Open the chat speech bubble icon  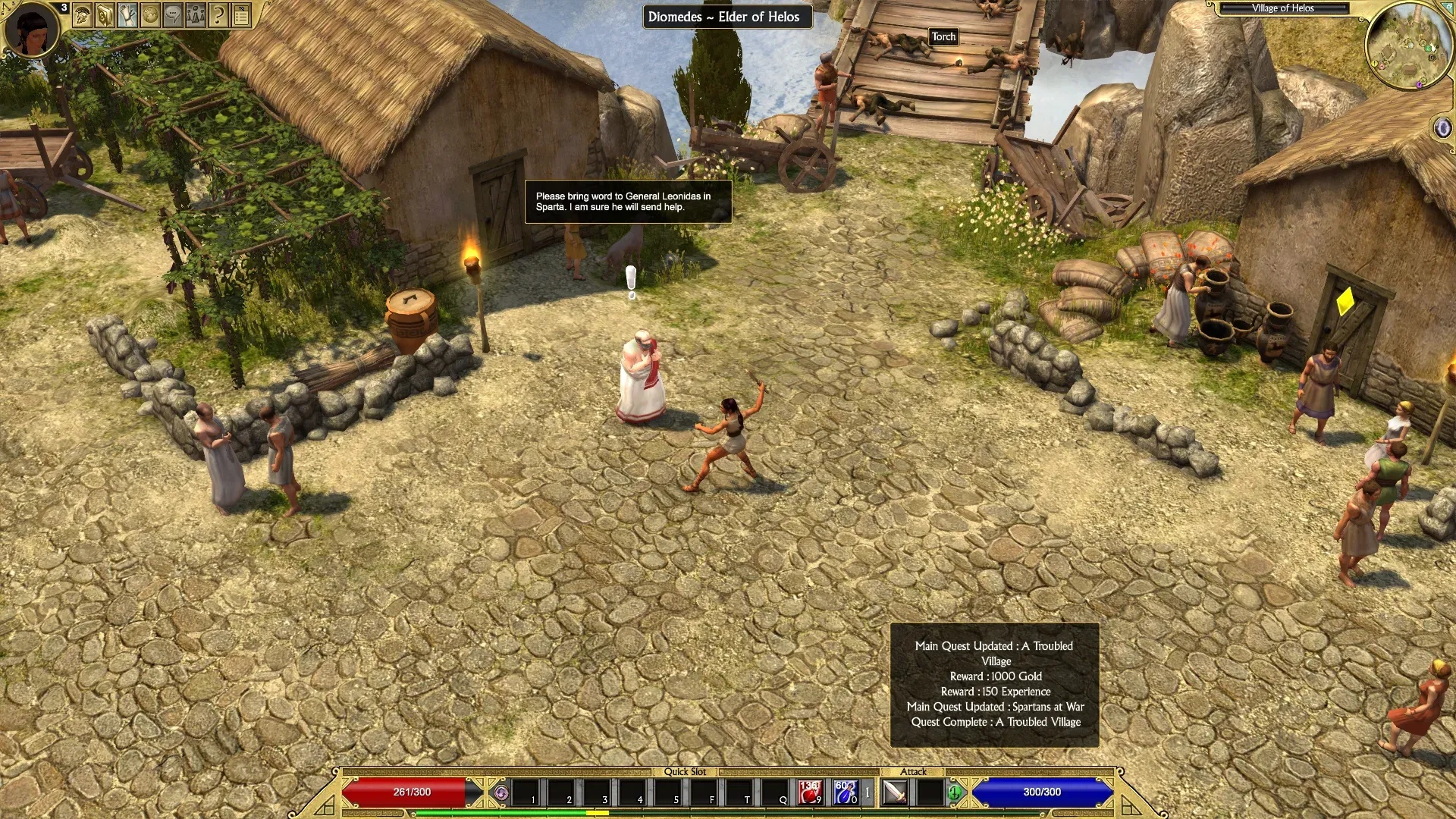click(x=173, y=15)
